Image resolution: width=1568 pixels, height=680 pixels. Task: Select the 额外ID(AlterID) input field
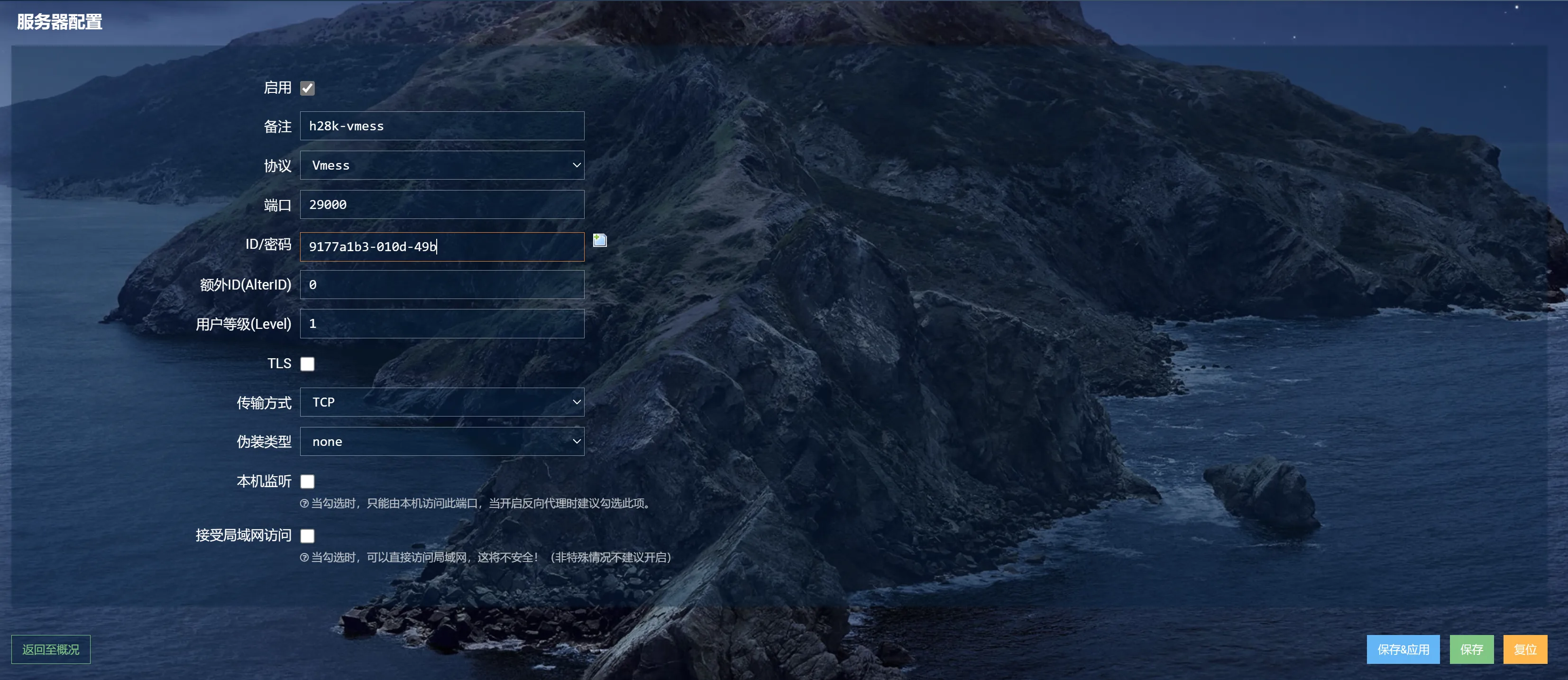click(x=442, y=285)
